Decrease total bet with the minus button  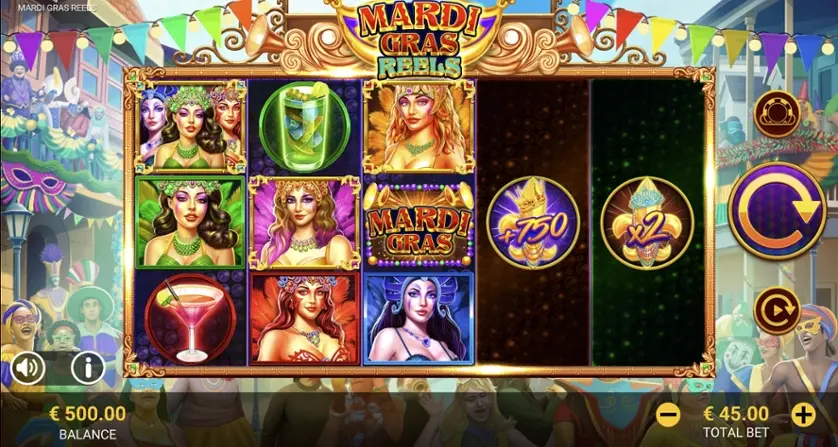[669, 414]
